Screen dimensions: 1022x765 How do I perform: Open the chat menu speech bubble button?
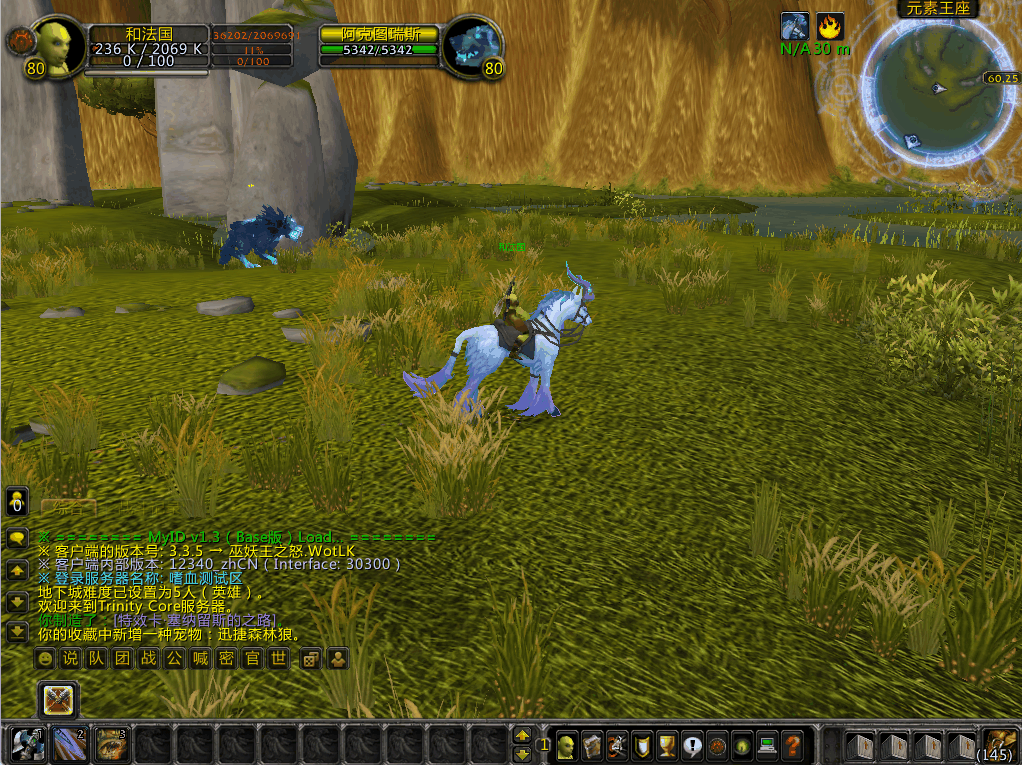17,538
